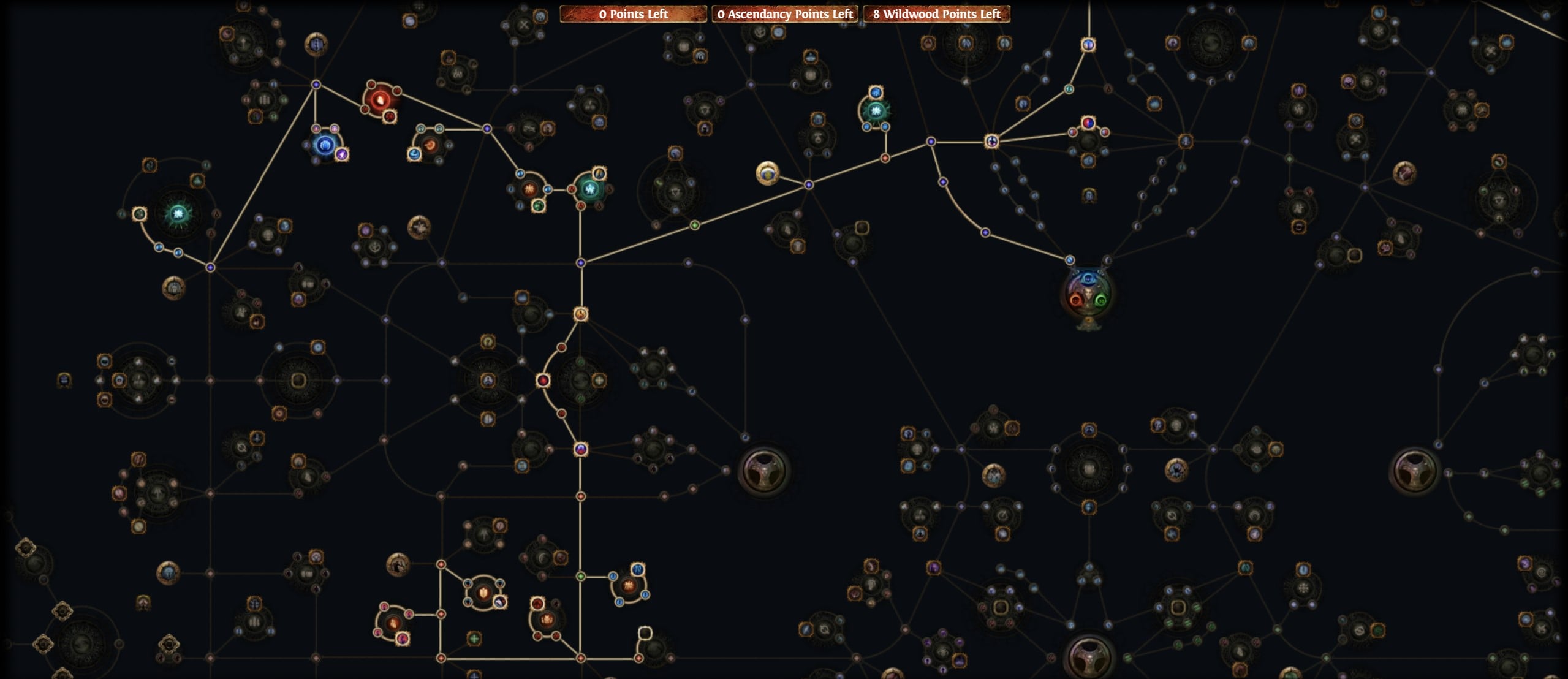1568x679 pixels.
Task: Click the shield armour notable in the bottom cluster
Action: coord(483,592)
